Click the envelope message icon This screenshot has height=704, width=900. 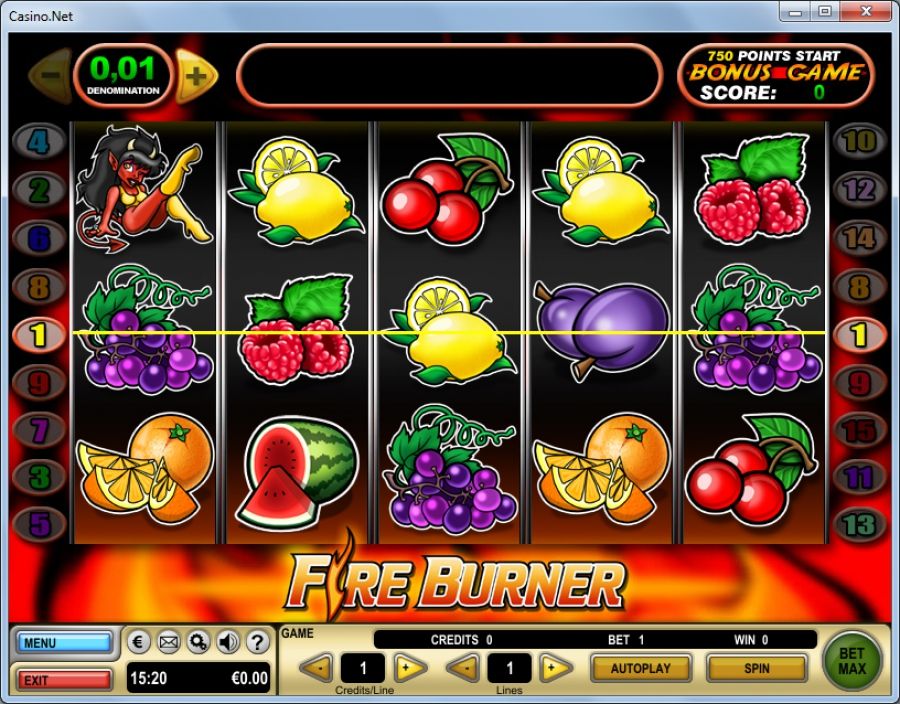[x=169, y=642]
